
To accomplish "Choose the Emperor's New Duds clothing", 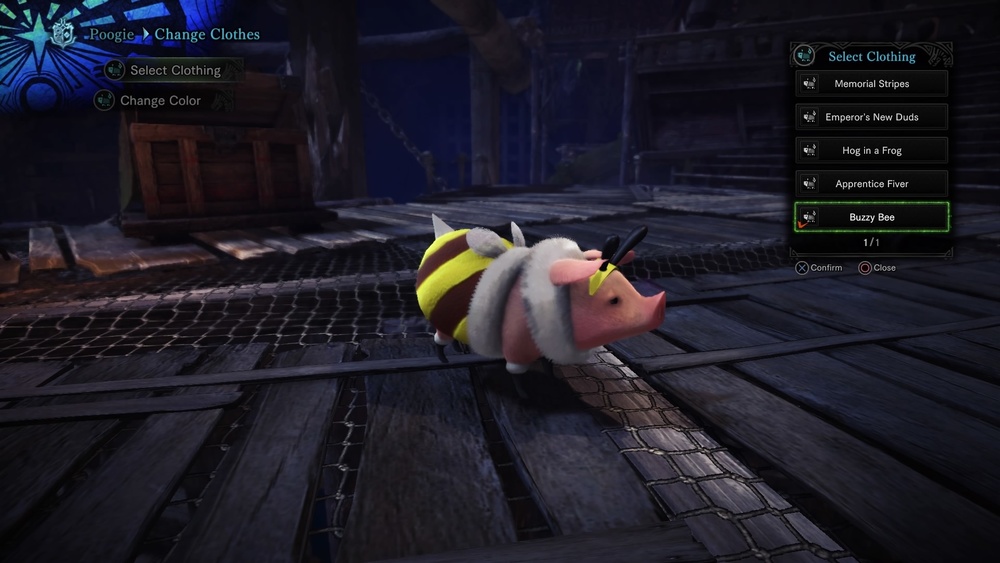I will [x=871, y=117].
